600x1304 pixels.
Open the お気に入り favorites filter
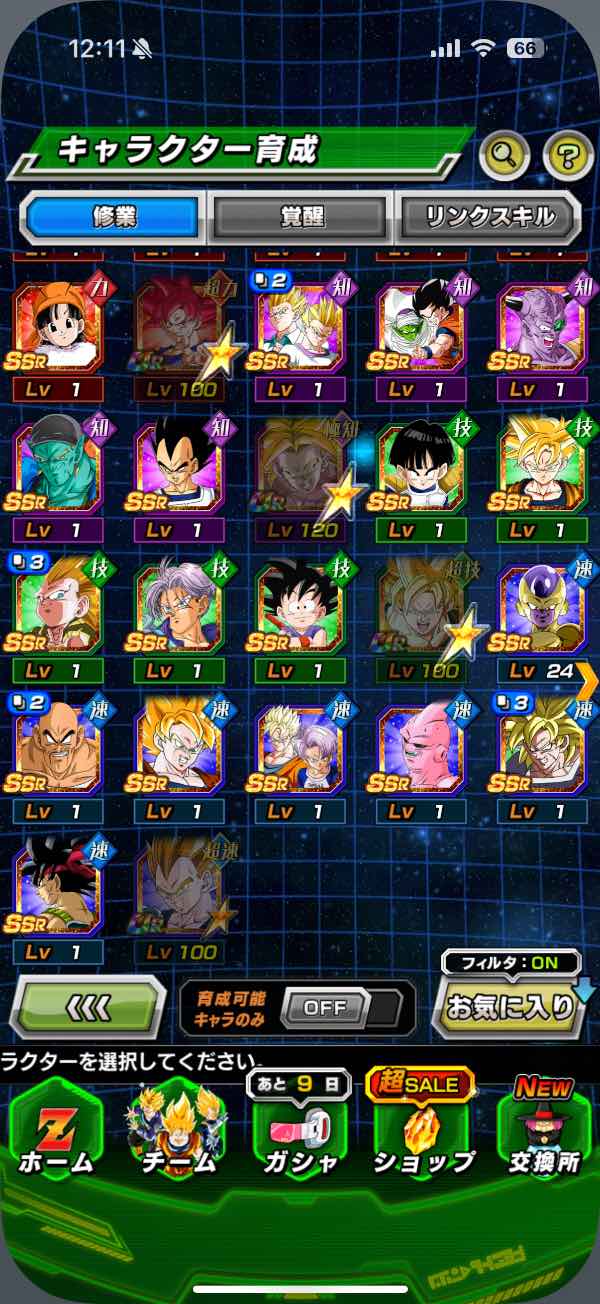click(511, 1006)
